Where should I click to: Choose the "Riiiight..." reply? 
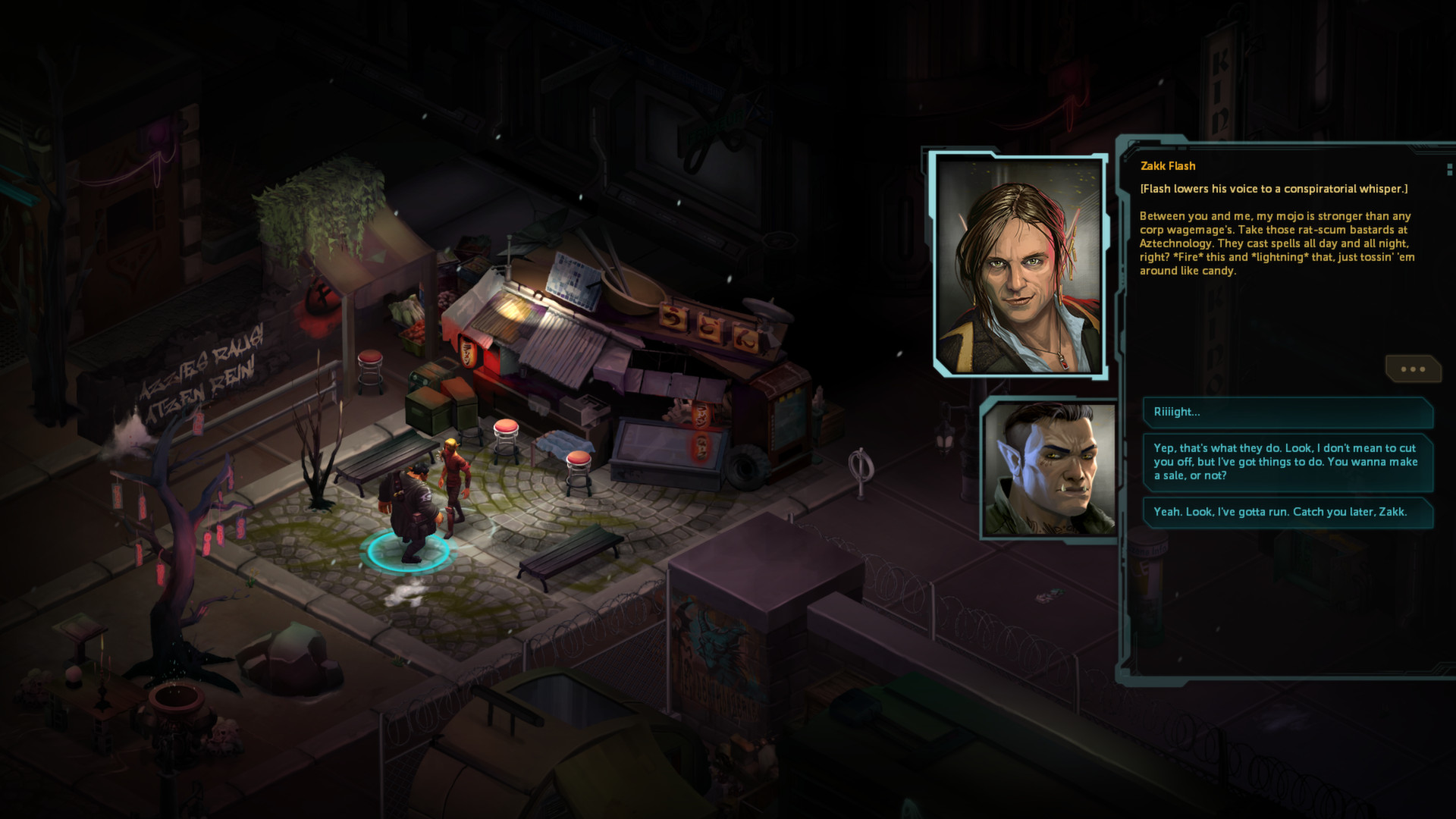click(x=1287, y=413)
